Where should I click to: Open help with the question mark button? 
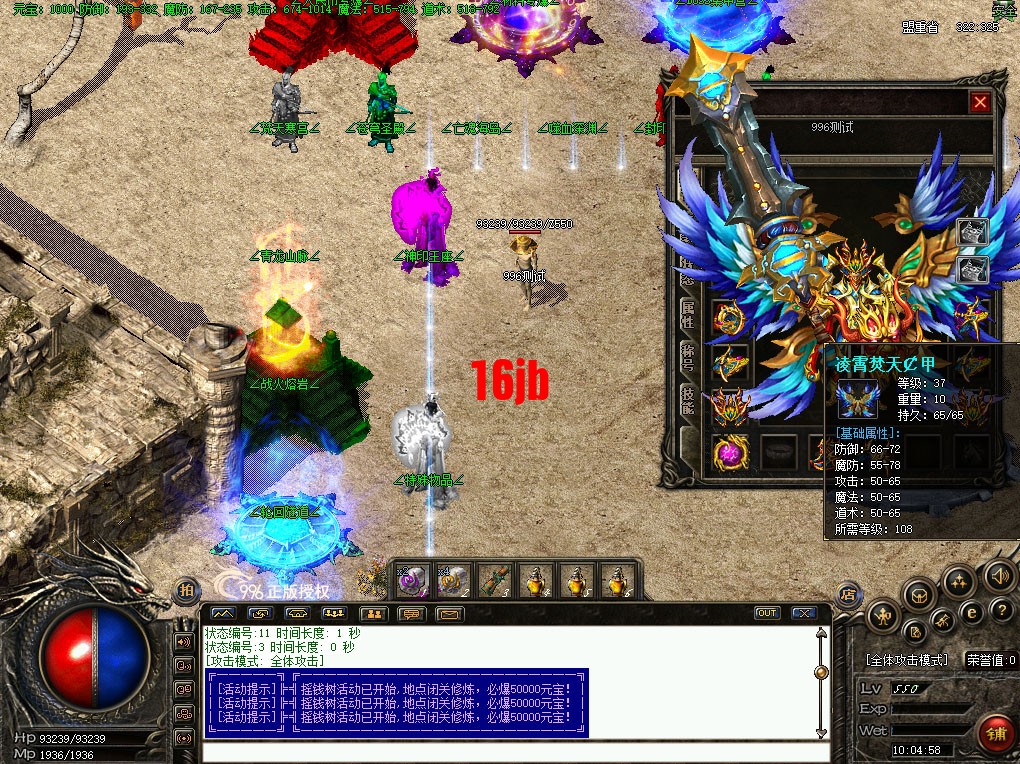pyautogui.click(x=1000, y=609)
